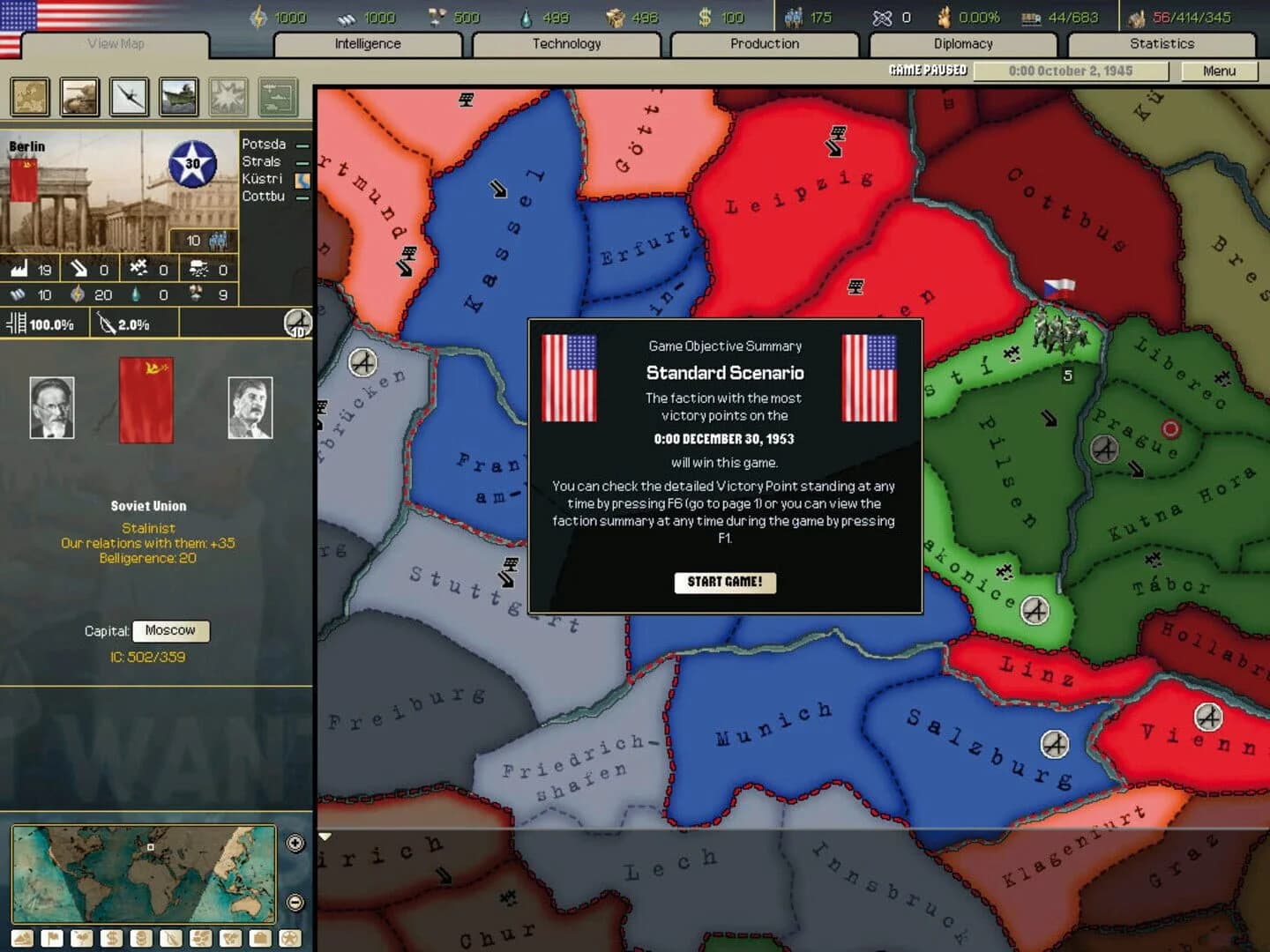This screenshot has width=1270, height=952.
Task: Select the naval units filter icon
Action: (178, 97)
